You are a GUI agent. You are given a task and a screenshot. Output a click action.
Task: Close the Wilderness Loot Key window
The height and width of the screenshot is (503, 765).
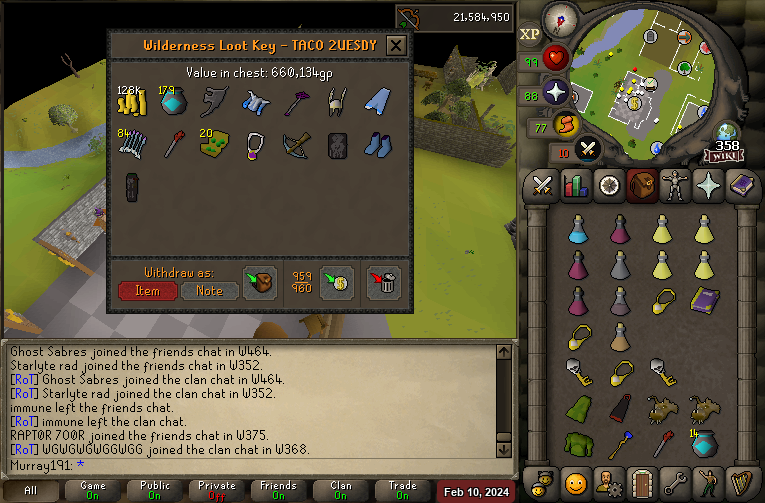click(x=396, y=45)
